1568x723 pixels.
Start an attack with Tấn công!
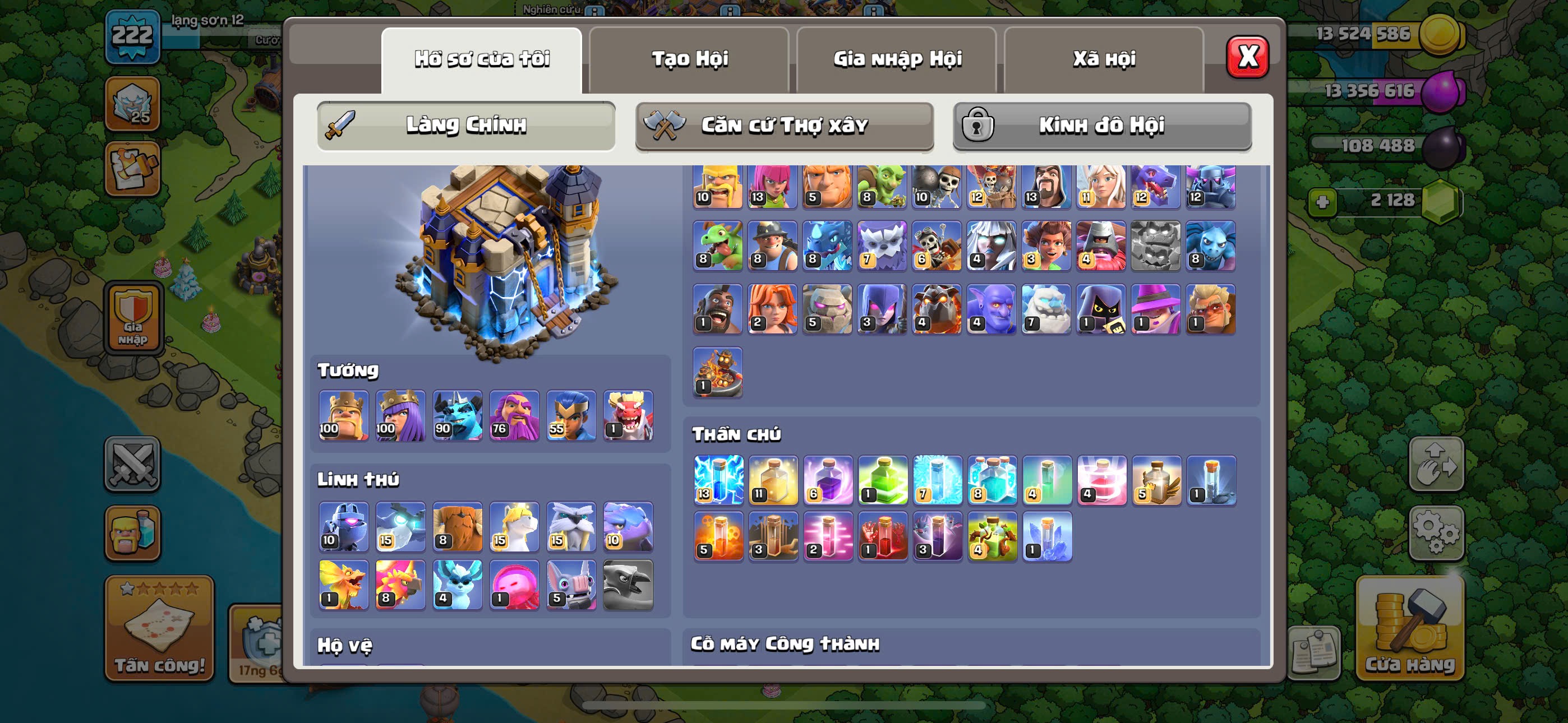pos(159,628)
